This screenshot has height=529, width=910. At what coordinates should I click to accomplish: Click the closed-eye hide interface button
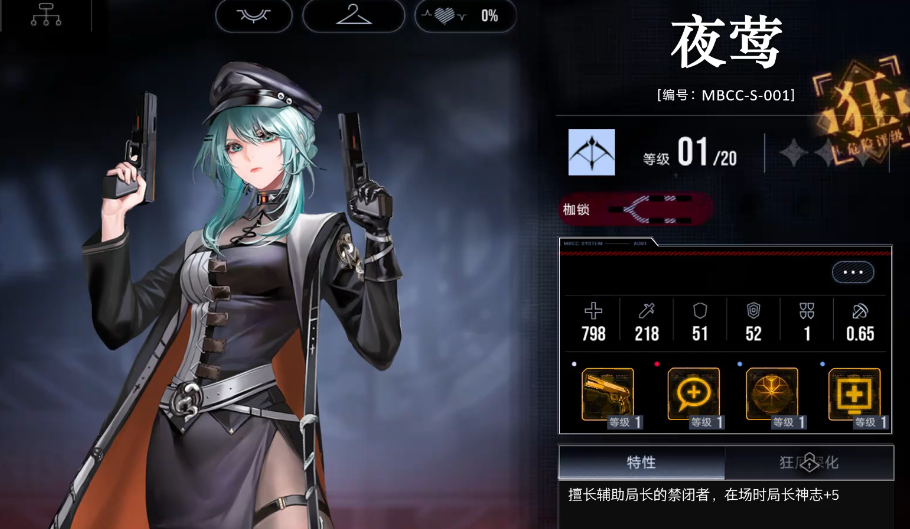(x=253, y=15)
